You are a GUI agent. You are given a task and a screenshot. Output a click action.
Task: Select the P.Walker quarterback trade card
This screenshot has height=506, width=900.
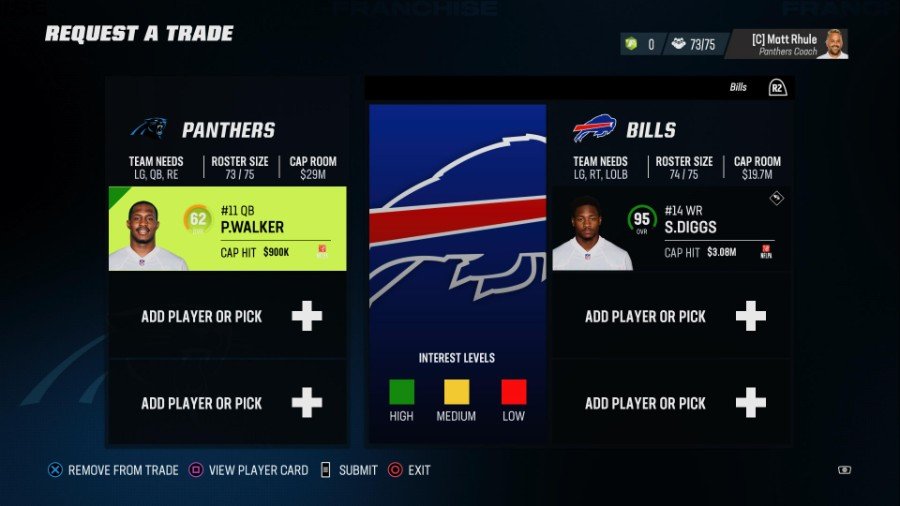[228, 229]
